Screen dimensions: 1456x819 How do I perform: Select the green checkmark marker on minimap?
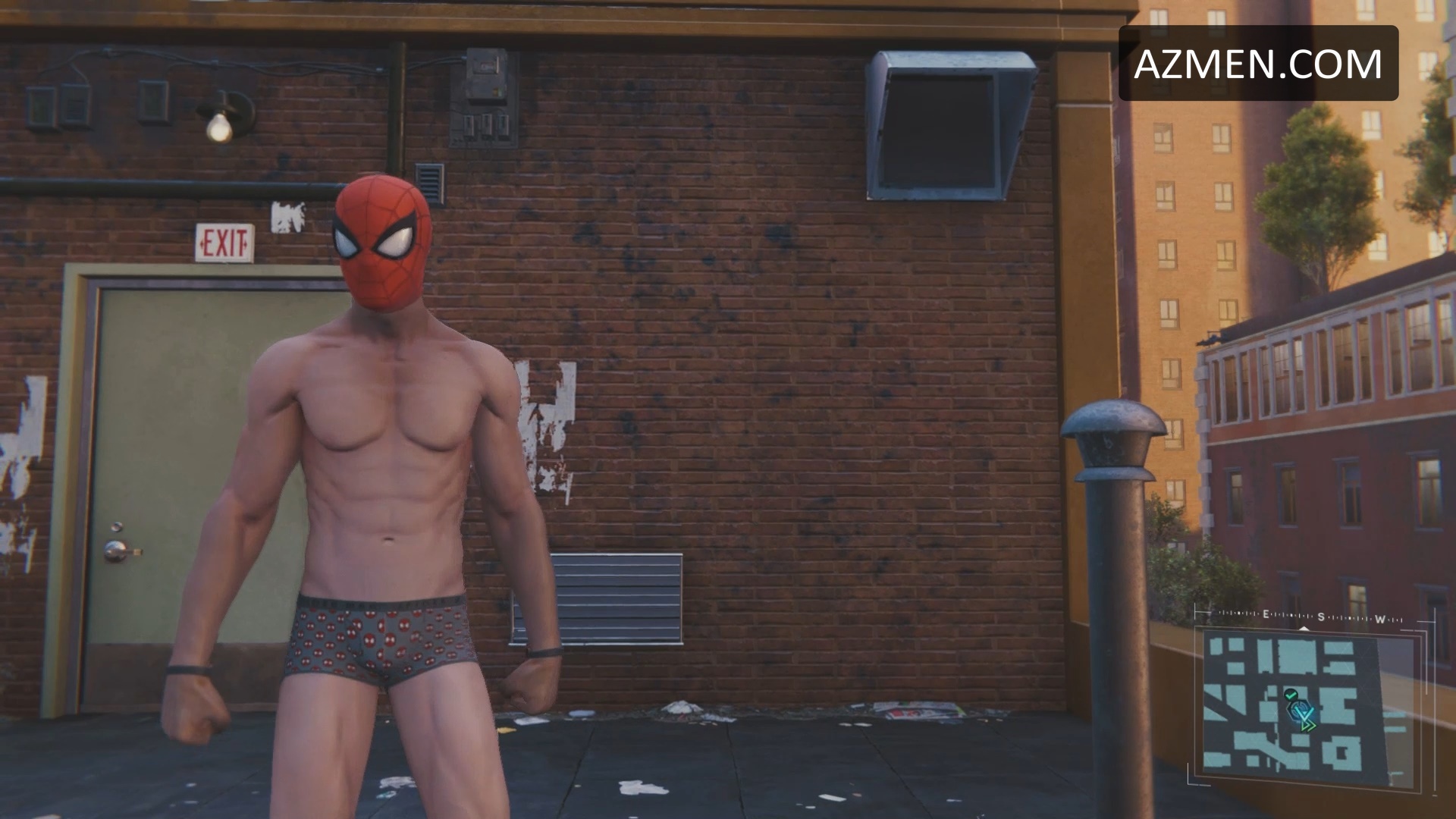(x=1291, y=693)
